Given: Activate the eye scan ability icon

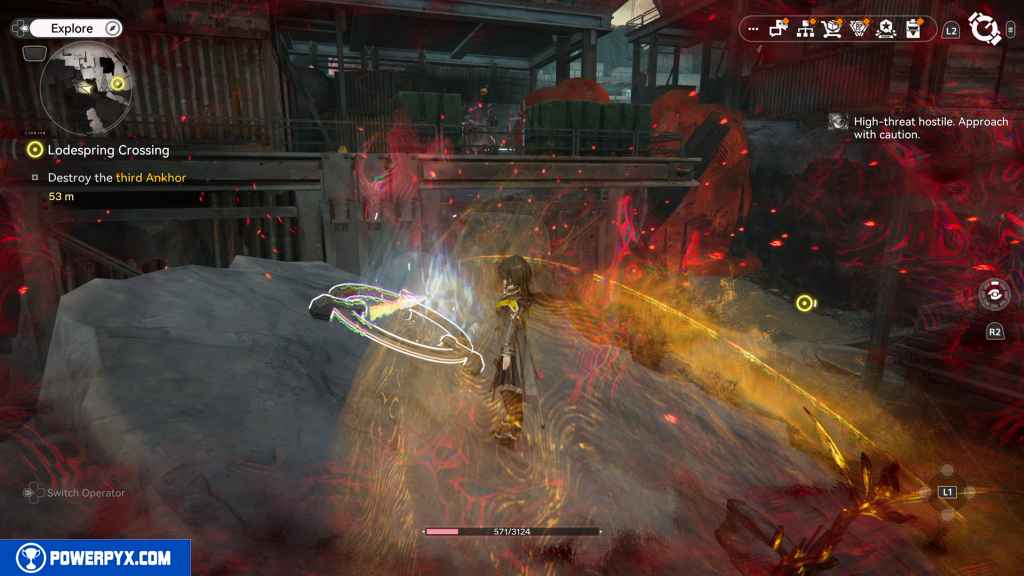Looking at the screenshot, I should pos(994,295).
